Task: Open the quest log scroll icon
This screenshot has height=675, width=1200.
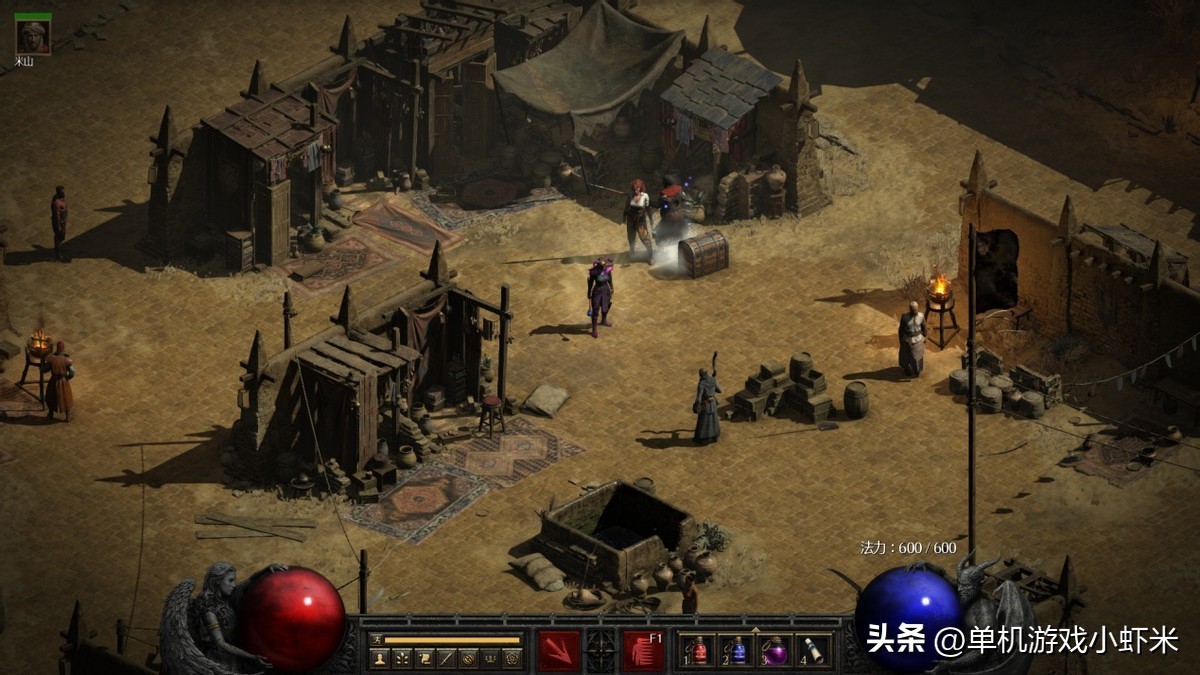Action: point(423,658)
